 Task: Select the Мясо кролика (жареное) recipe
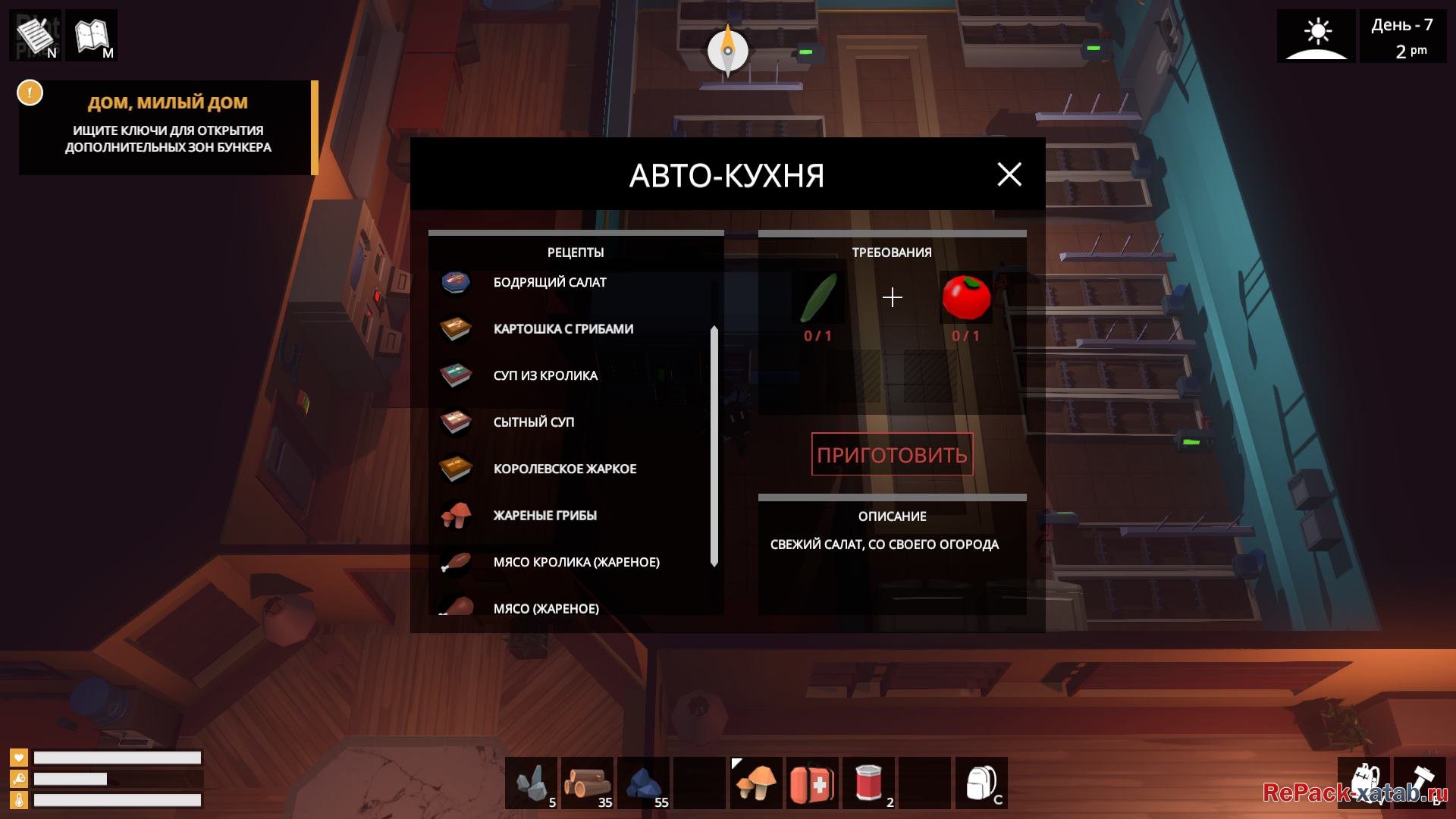point(576,563)
